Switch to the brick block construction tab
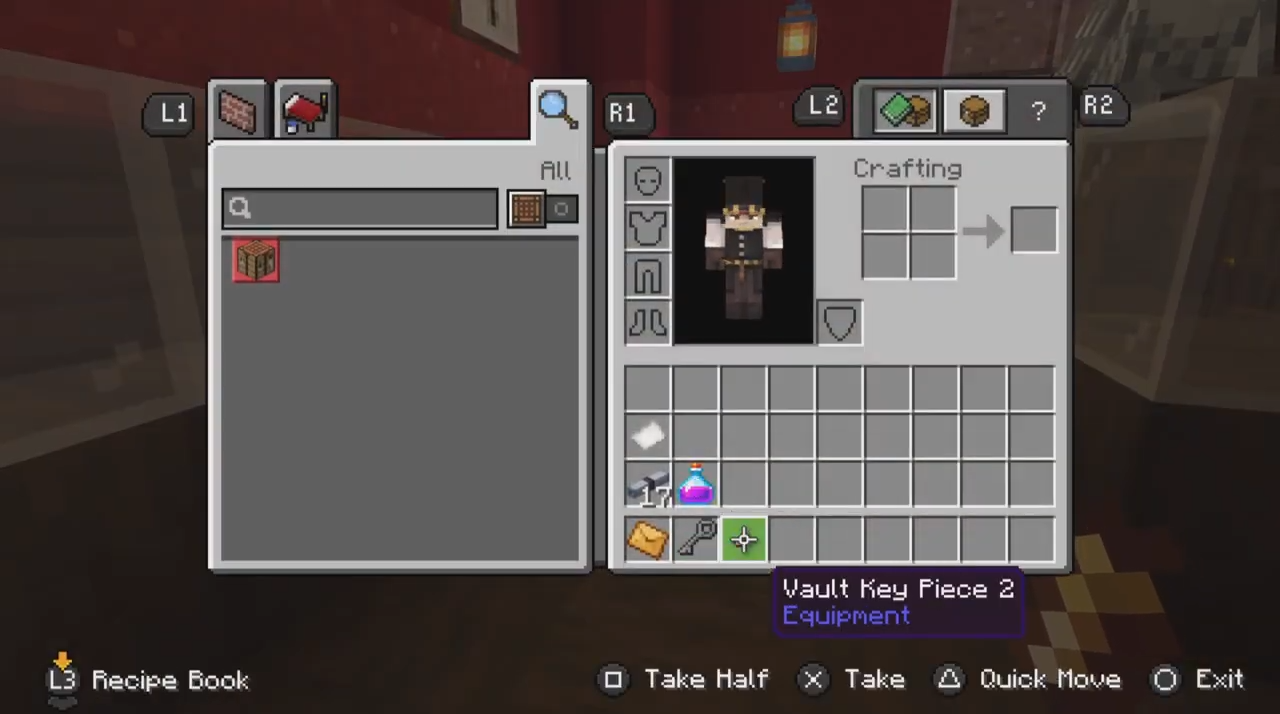 pos(238,111)
